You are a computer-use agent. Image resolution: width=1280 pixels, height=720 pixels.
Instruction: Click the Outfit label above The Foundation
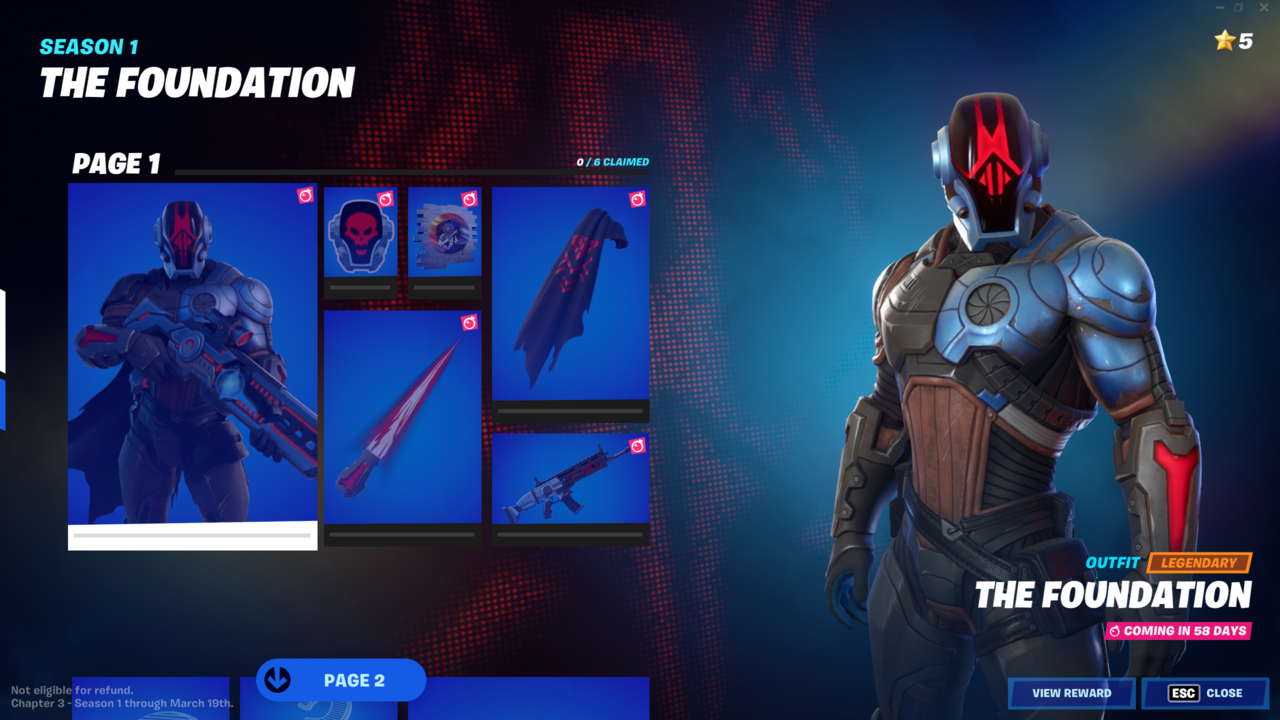coord(1113,563)
